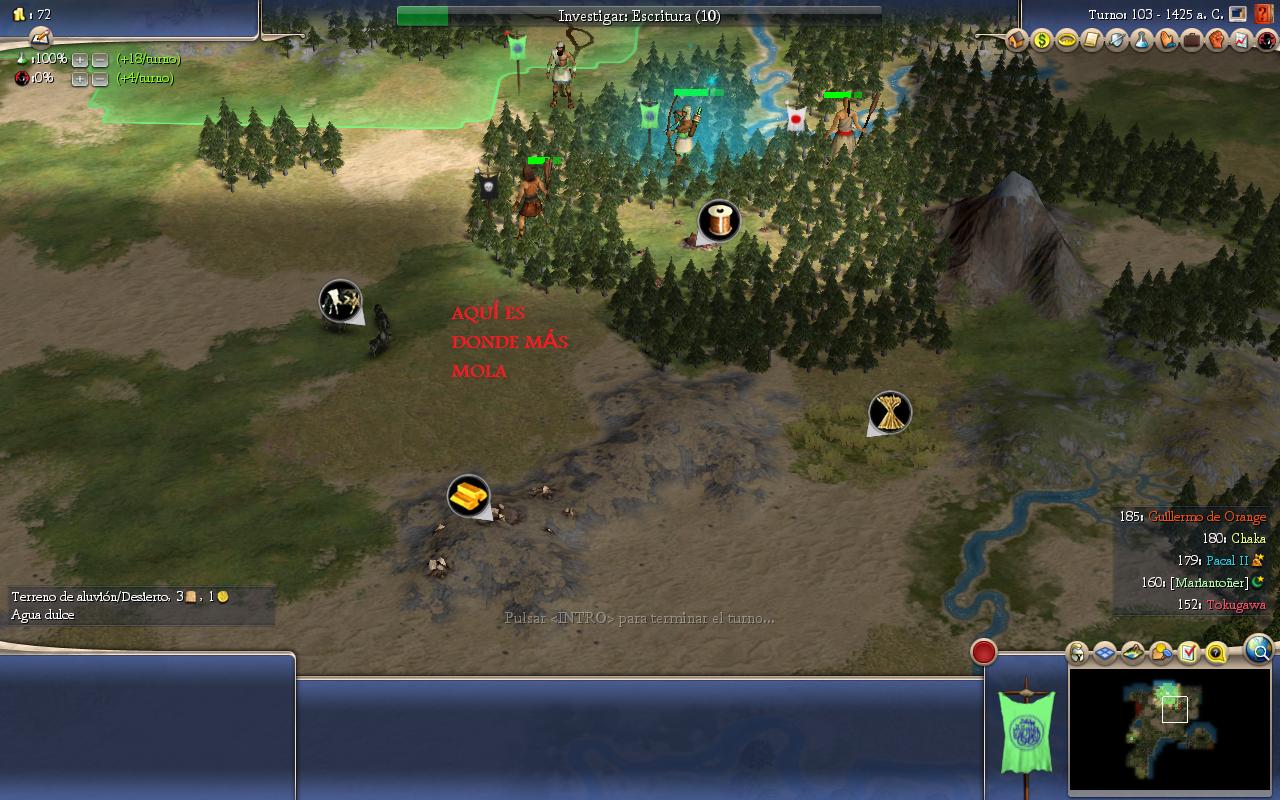The height and width of the screenshot is (800, 1280).
Task: Click the red end turn button
Action: point(984,652)
